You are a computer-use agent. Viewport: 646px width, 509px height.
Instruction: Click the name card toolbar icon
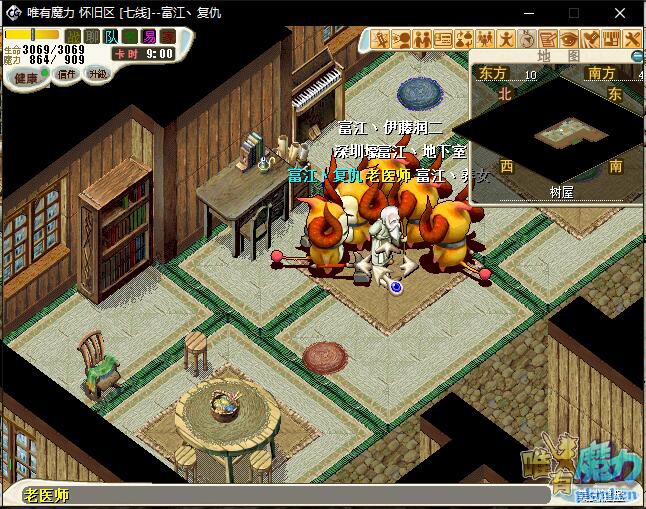click(x=443, y=39)
